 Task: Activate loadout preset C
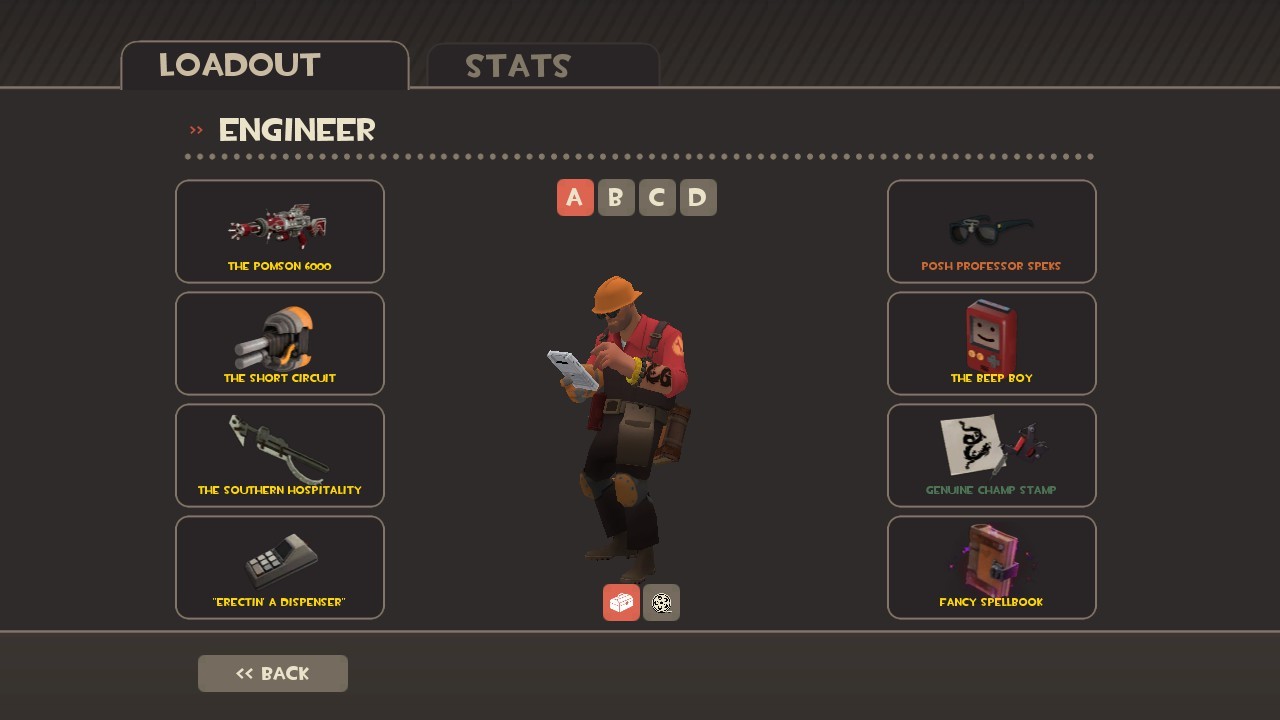[x=657, y=197]
